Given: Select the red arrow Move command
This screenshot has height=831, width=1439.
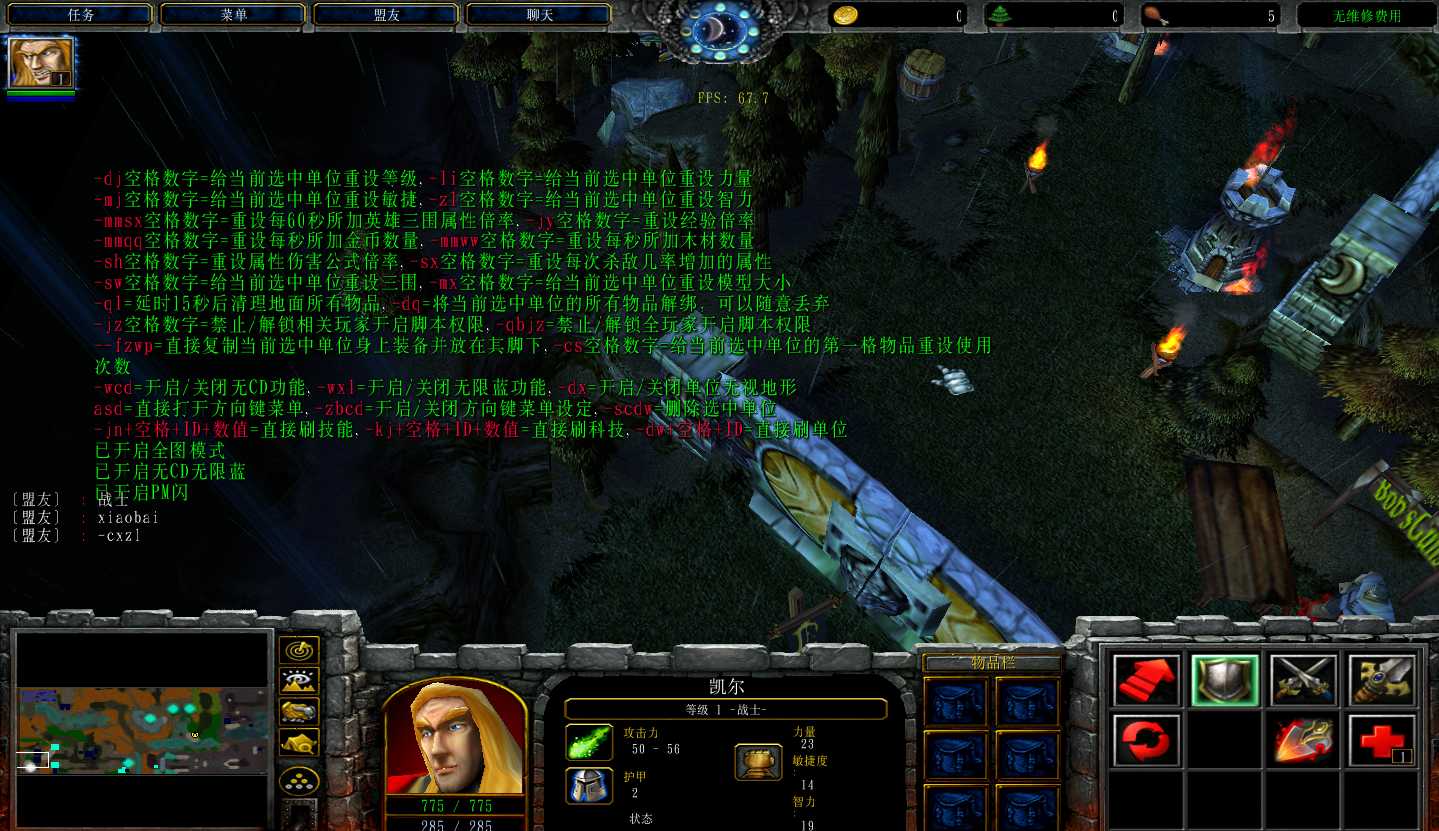Looking at the screenshot, I should pyautogui.click(x=1146, y=681).
